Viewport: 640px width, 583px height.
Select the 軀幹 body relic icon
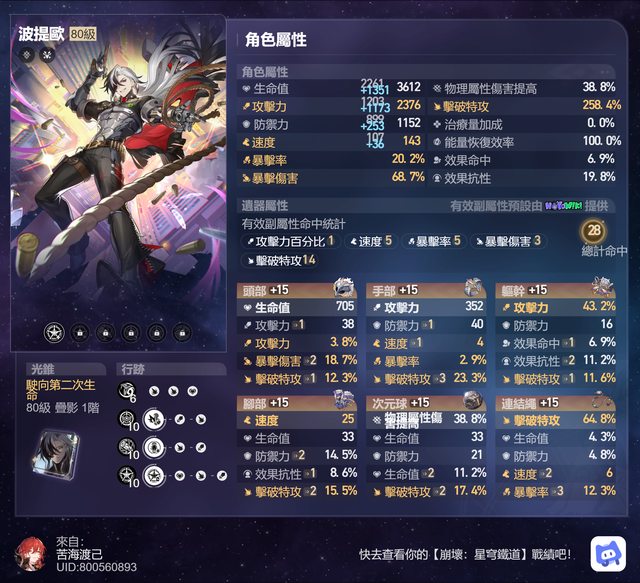(603, 289)
